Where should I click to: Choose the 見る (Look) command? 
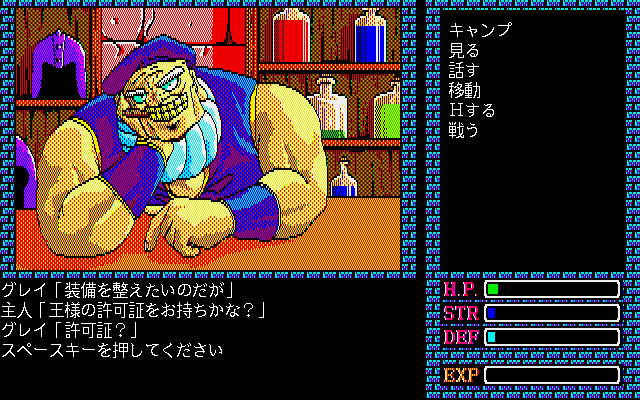(464, 50)
